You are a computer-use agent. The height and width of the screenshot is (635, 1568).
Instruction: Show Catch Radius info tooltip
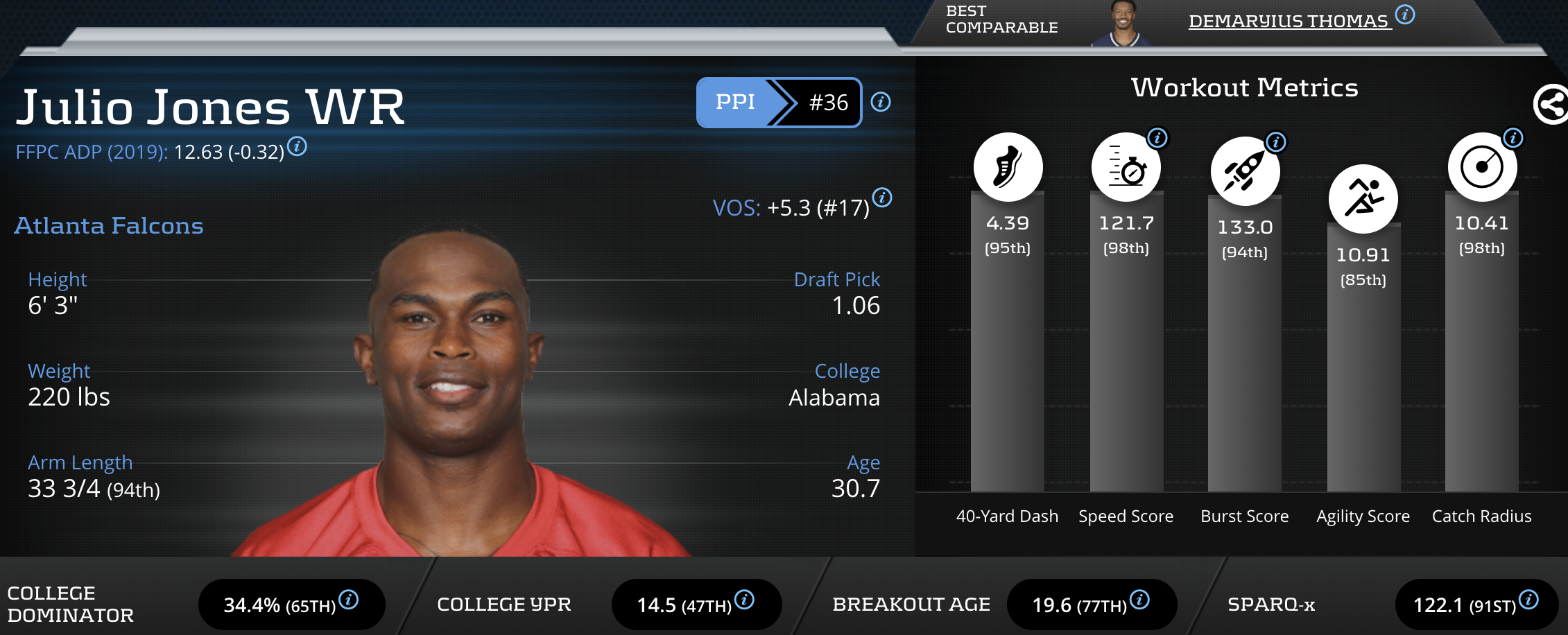tap(1513, 138)
